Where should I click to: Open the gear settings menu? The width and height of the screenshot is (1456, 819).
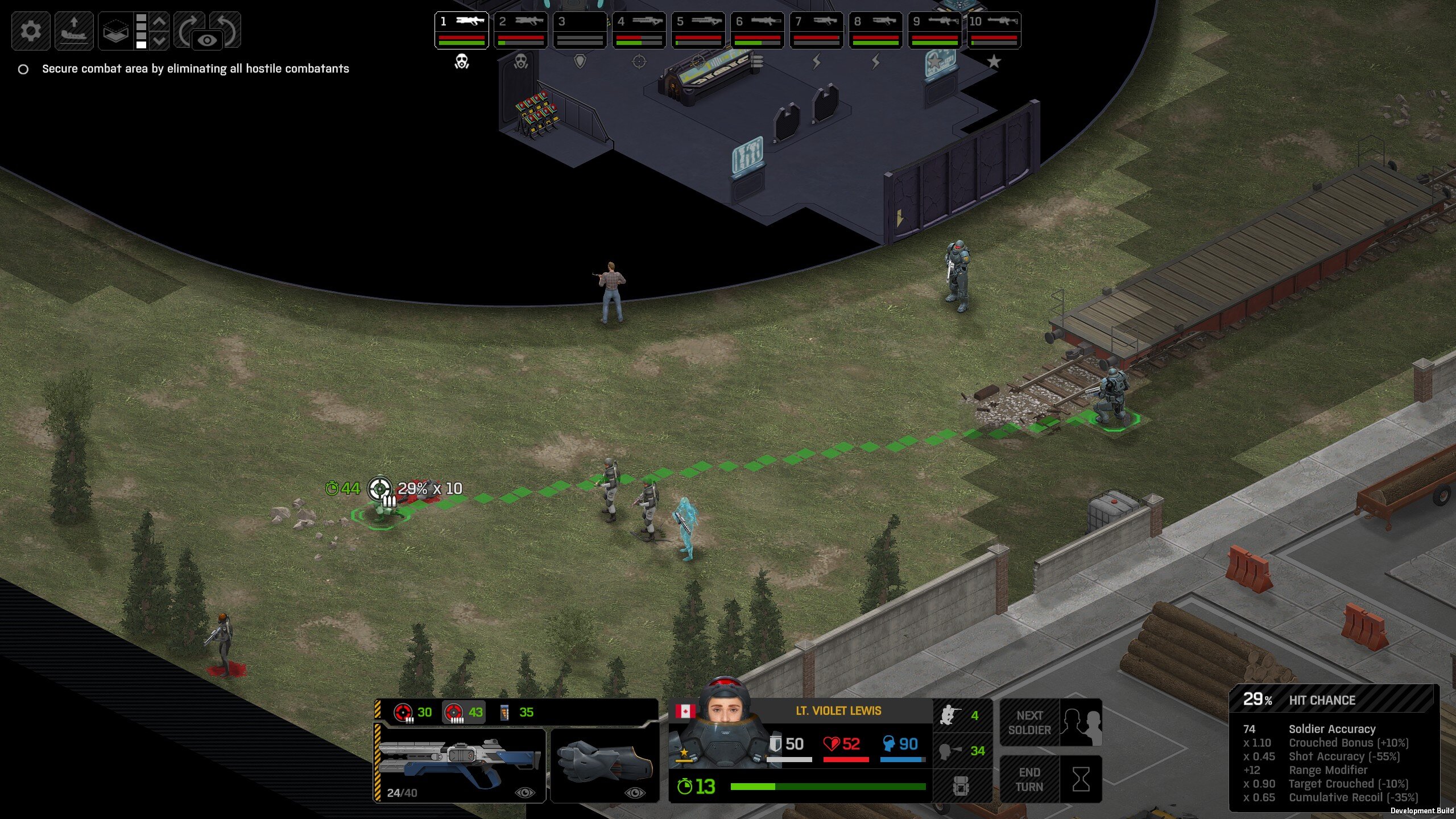(x=31, y=30)
